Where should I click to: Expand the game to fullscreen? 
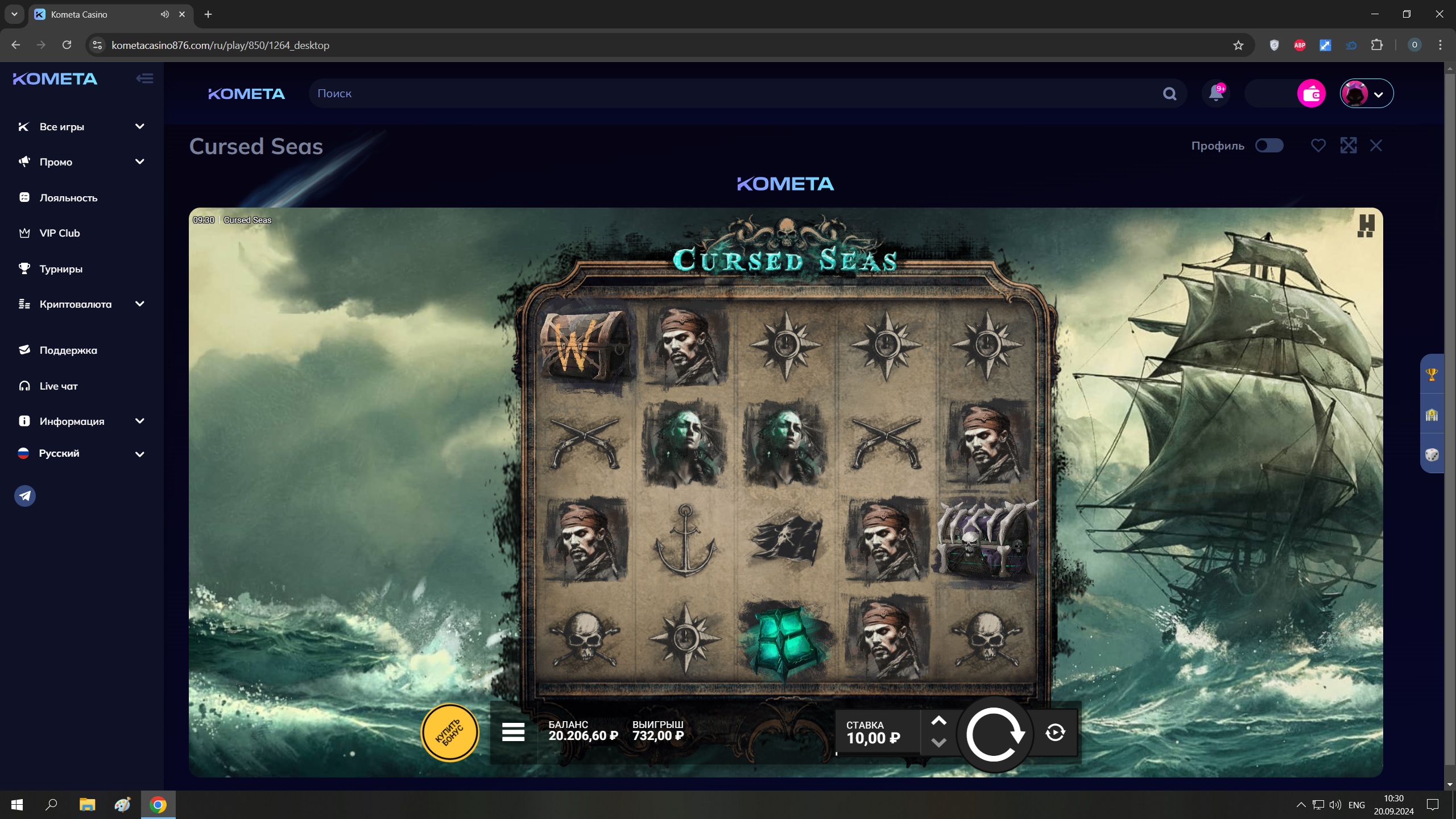(1349, 146)
